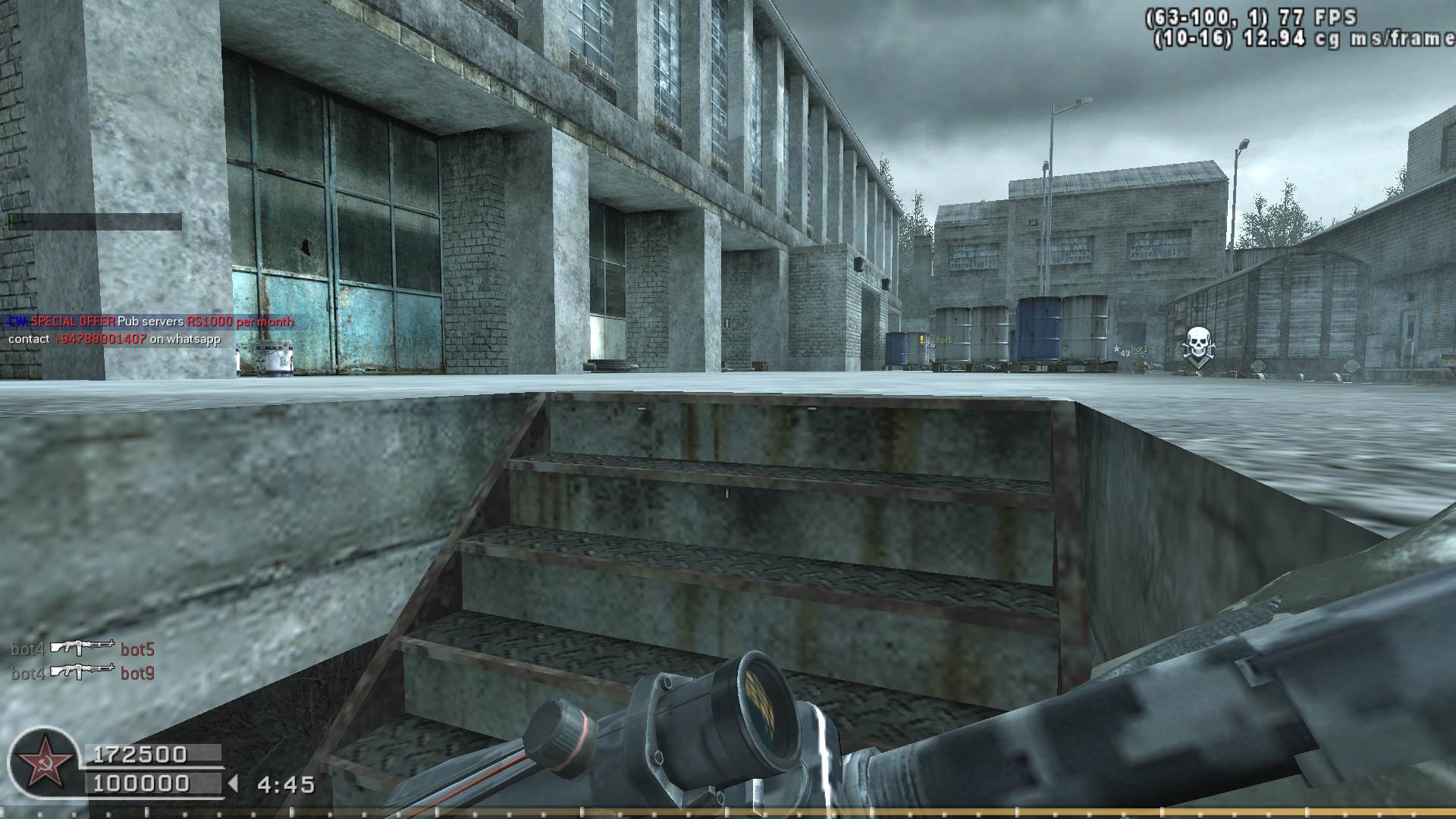Select the skull death marker icon
The width and height of the screenshot is (1456, 819).
point(1197,347)
